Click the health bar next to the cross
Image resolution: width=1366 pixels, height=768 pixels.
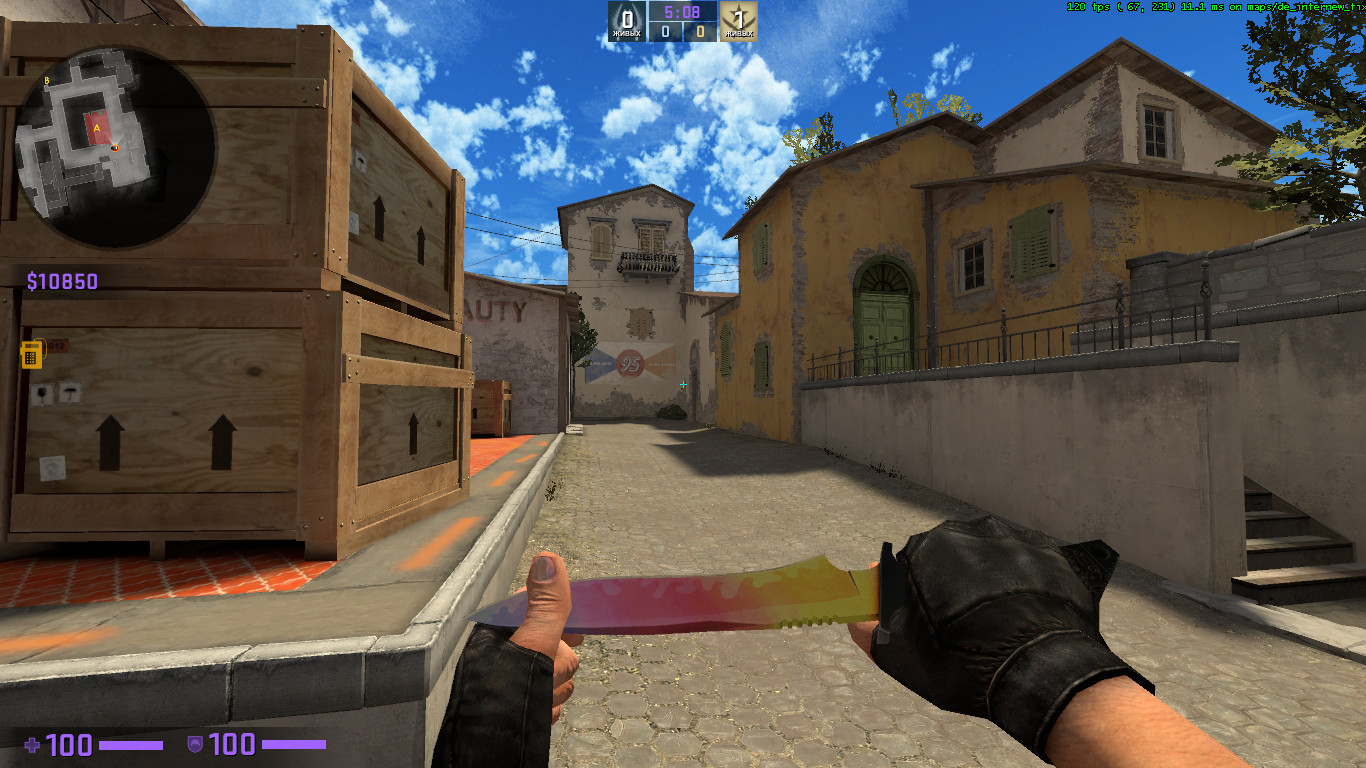[130, 744]
